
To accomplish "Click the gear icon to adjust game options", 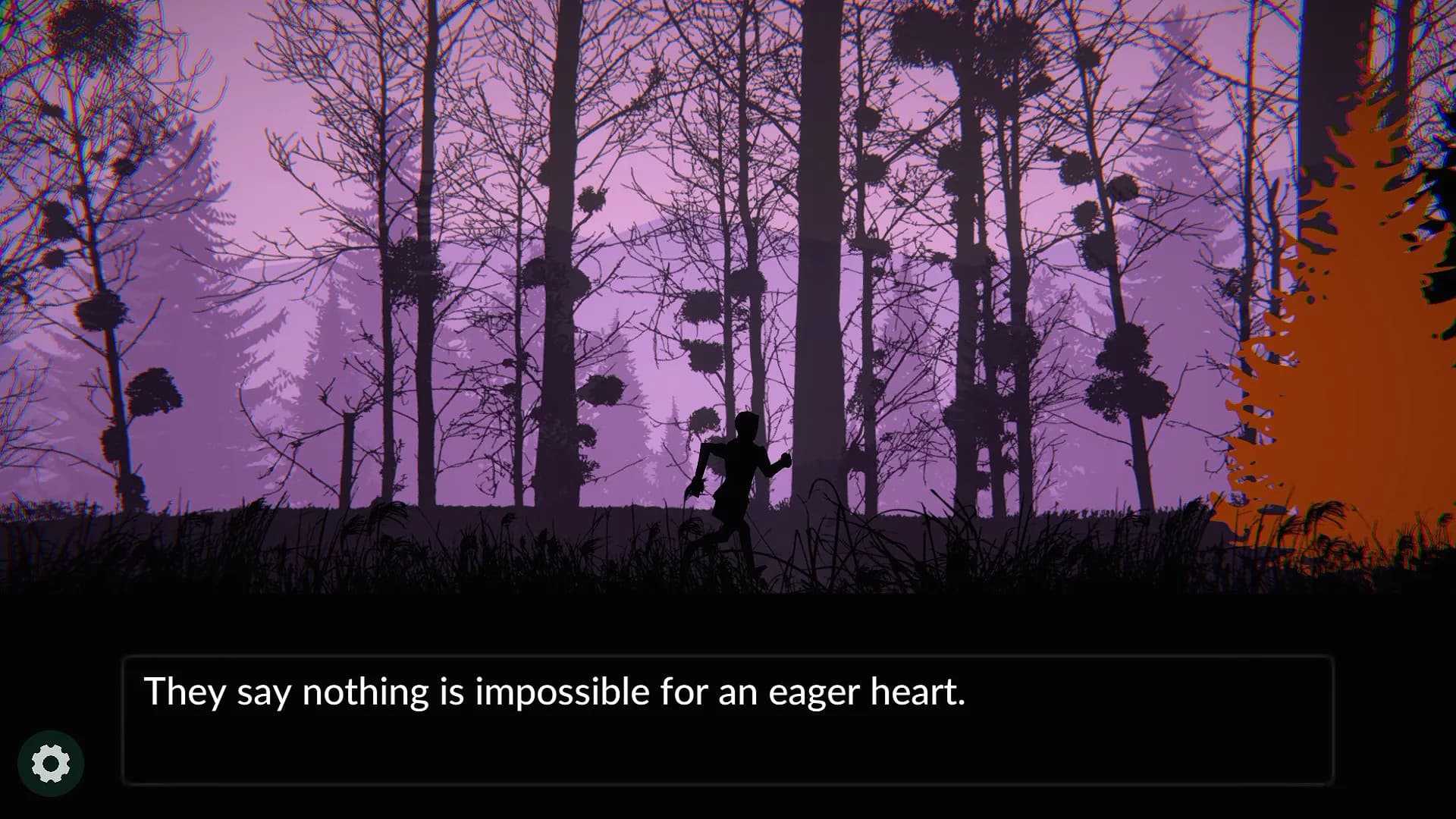I will 51,762.
